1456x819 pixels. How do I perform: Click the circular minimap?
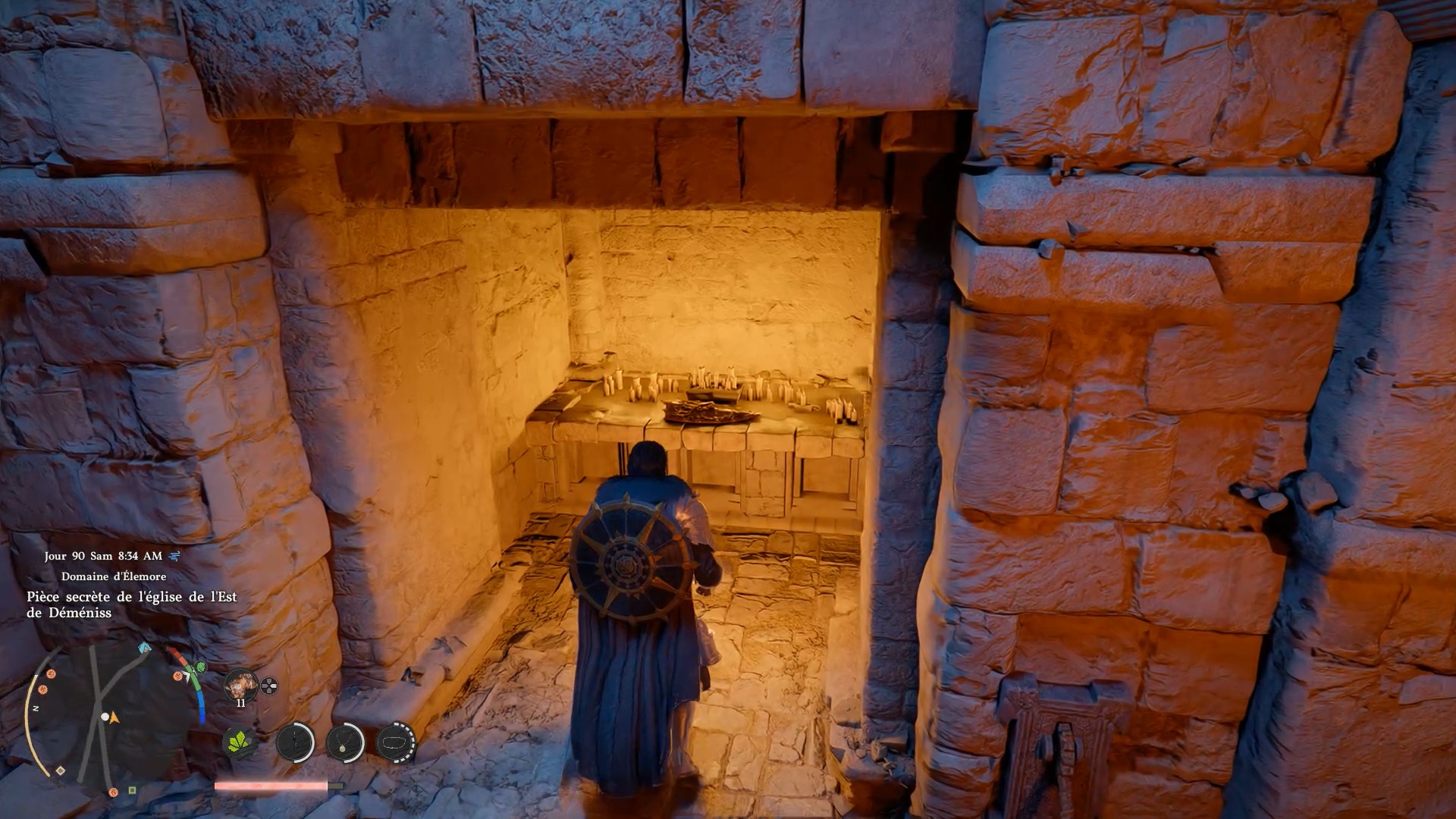pos(106,717)
